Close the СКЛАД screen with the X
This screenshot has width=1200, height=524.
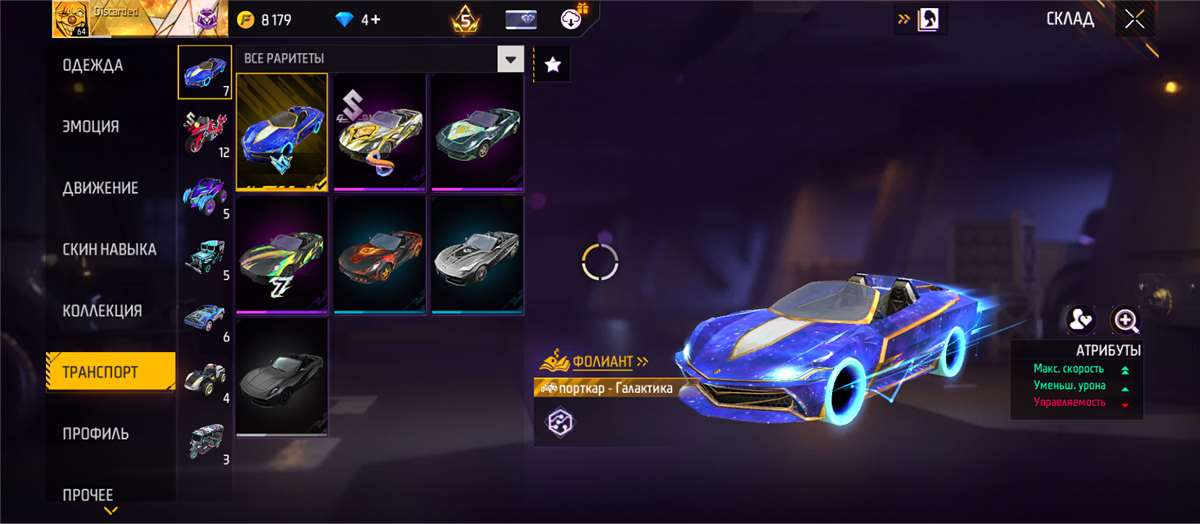[x=1134, y=19]
